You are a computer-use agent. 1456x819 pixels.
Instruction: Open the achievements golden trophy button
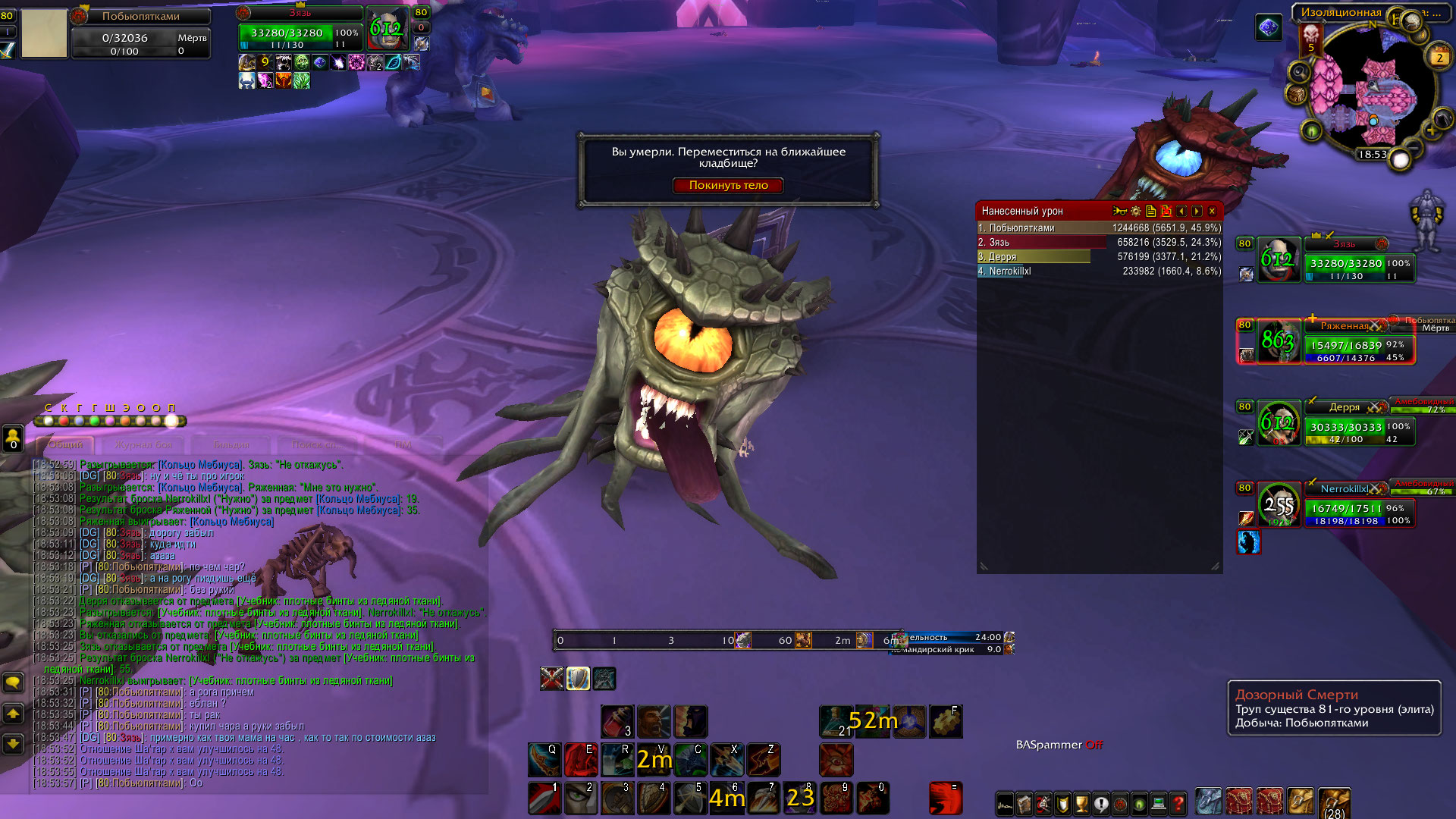(x=1082, y=803)
